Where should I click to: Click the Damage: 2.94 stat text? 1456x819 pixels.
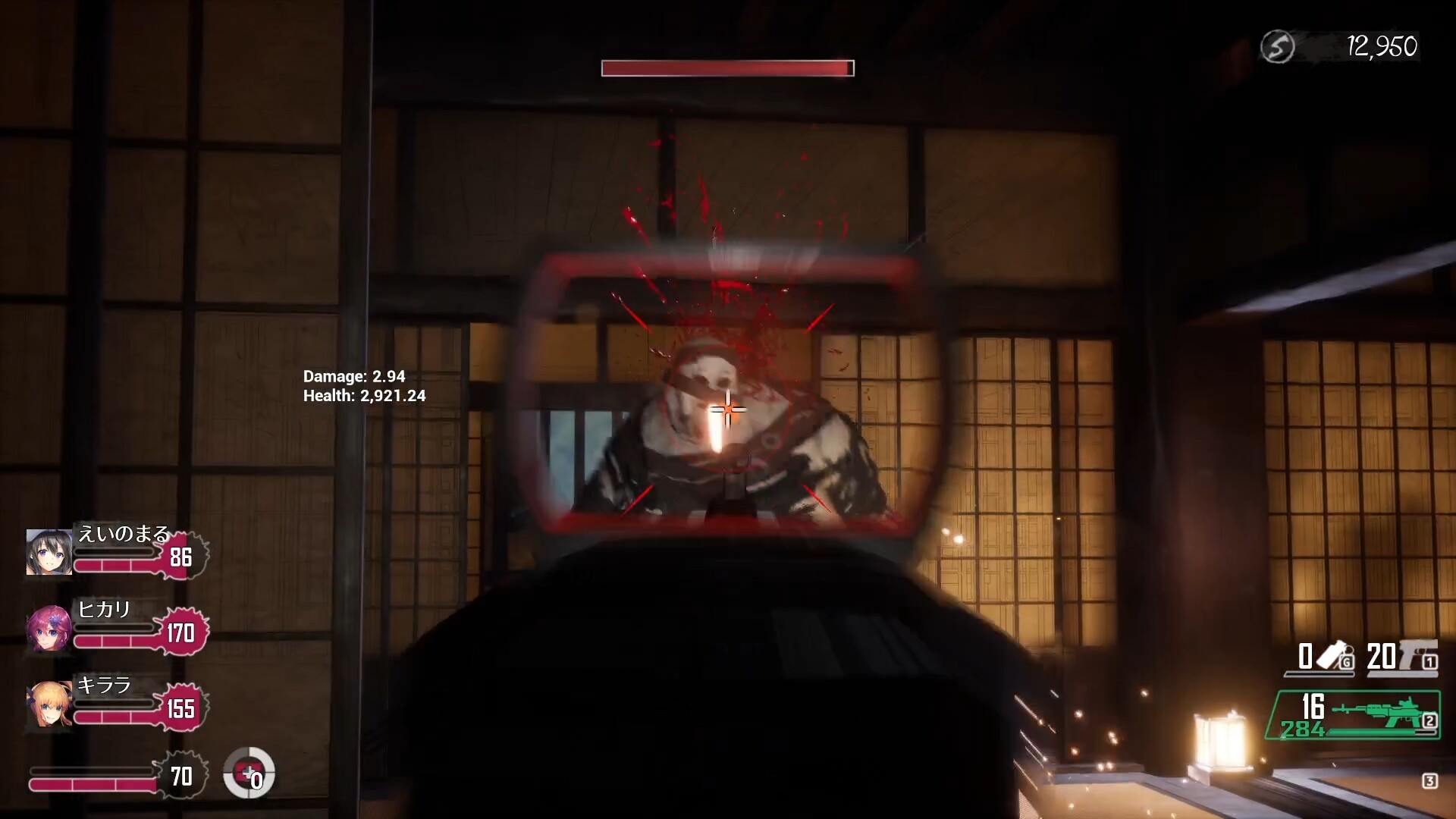click(353, 375)
